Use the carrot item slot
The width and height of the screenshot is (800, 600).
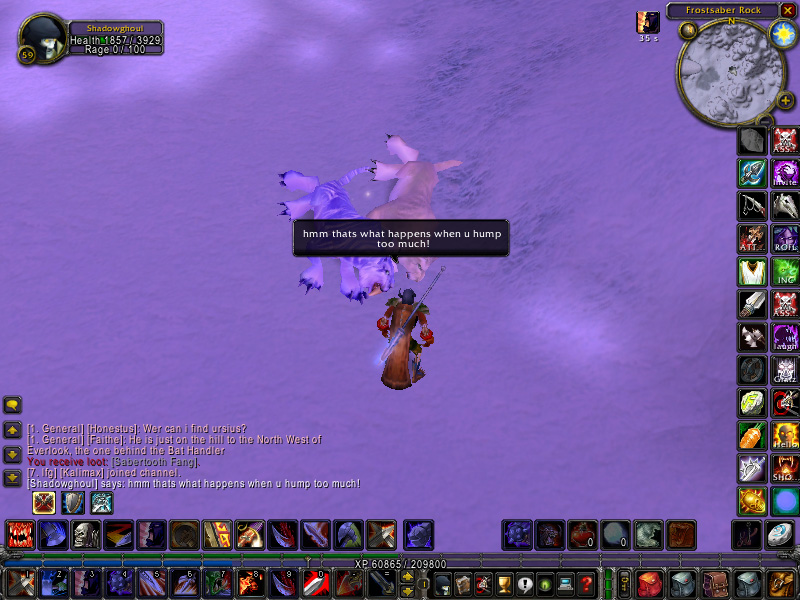[752, 436]
